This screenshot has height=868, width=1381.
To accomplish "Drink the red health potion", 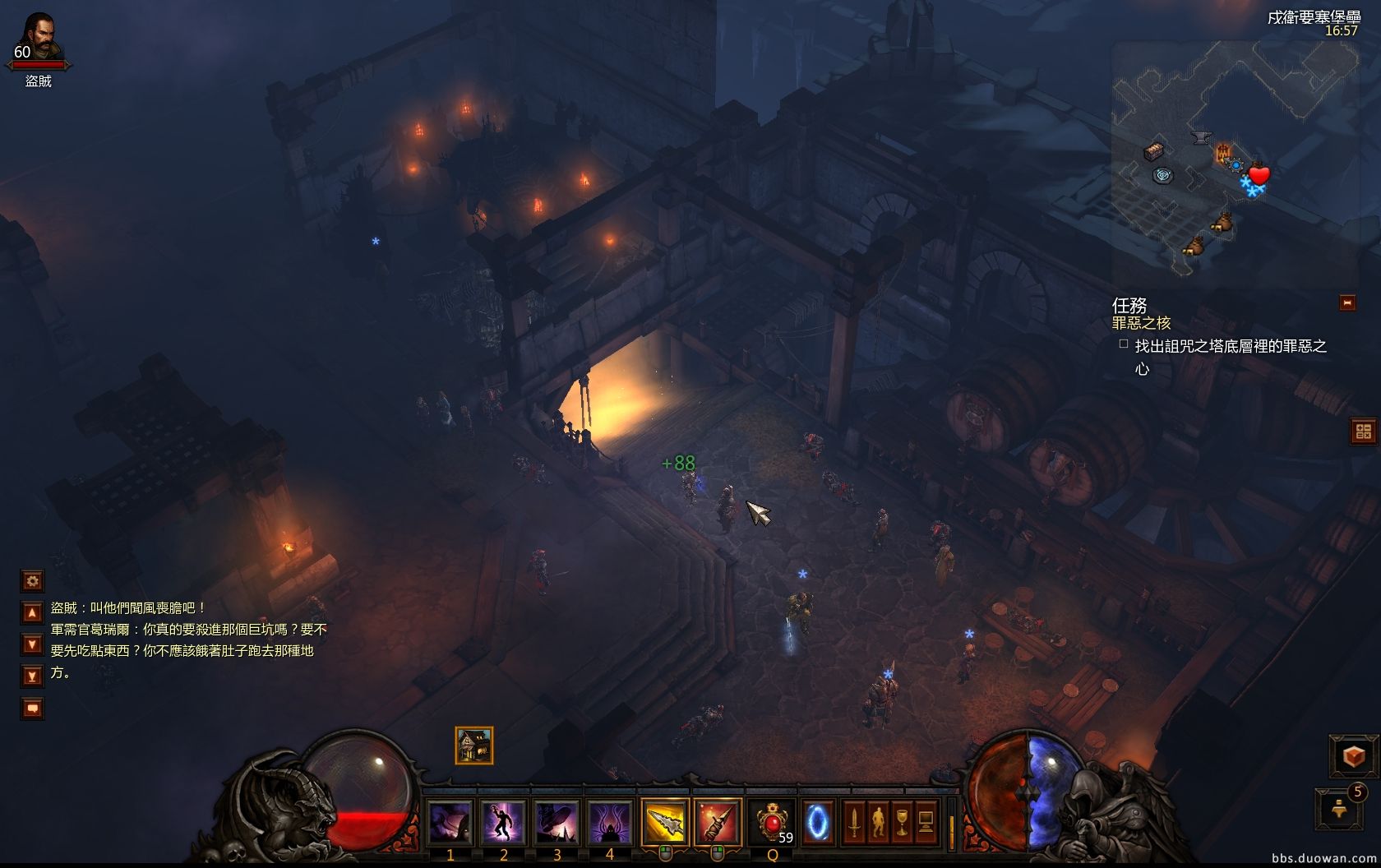I will (x=772, y=821).
